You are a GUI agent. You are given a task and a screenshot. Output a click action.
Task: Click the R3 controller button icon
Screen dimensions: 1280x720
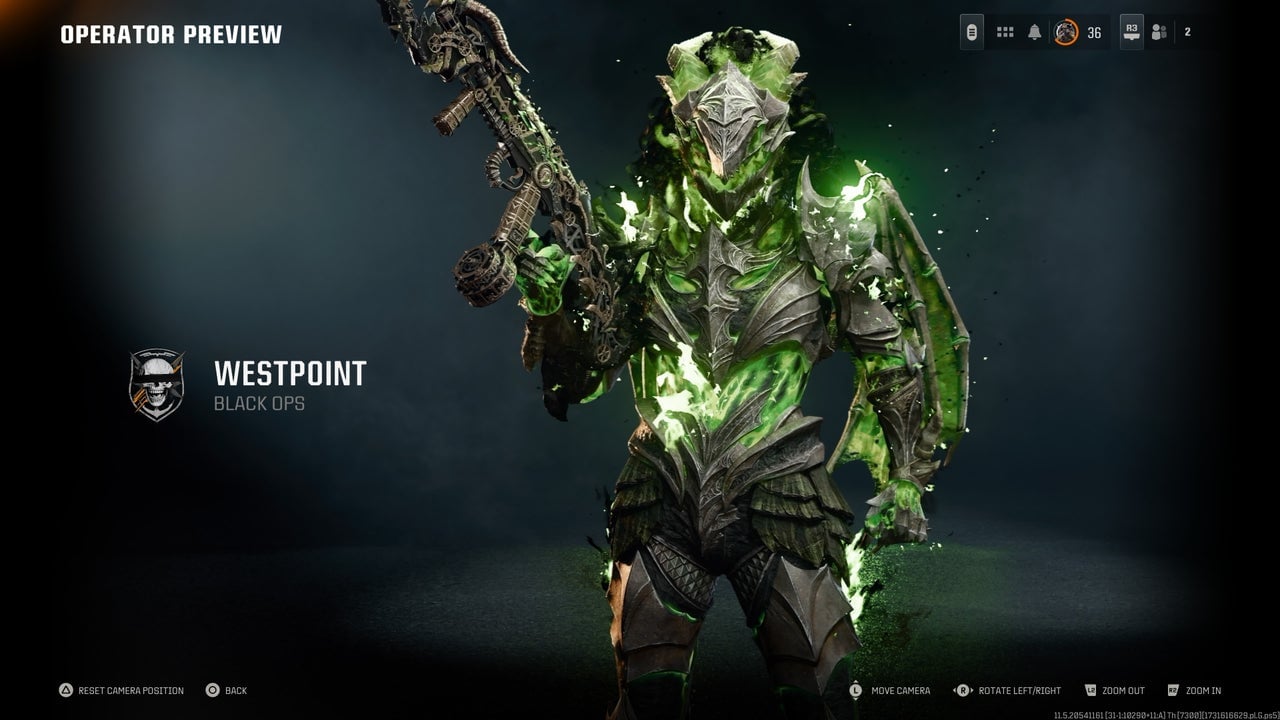click(x=1131, y=30)
